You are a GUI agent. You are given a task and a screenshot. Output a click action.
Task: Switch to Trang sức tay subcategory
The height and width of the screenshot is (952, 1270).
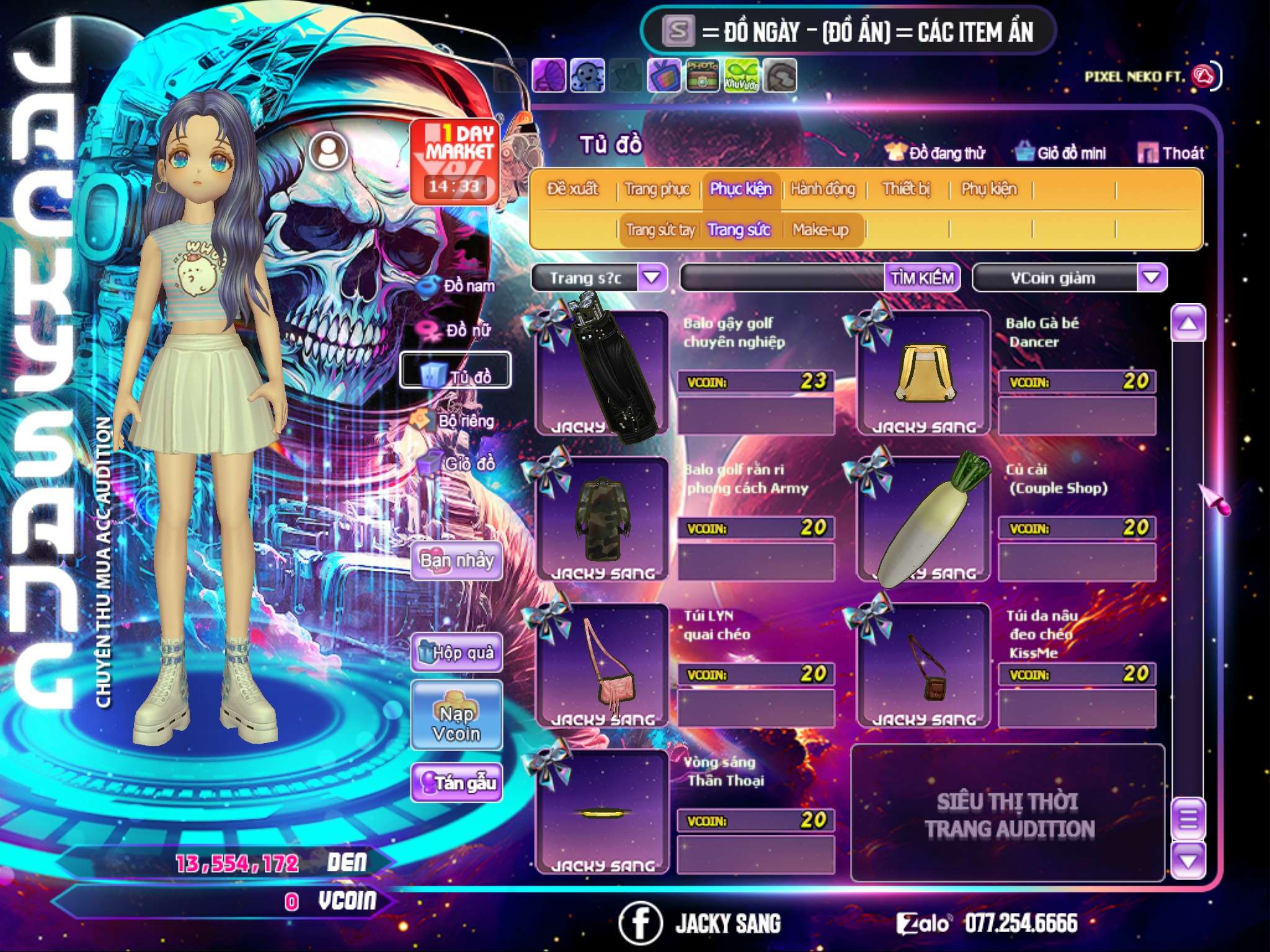point(660,230)
